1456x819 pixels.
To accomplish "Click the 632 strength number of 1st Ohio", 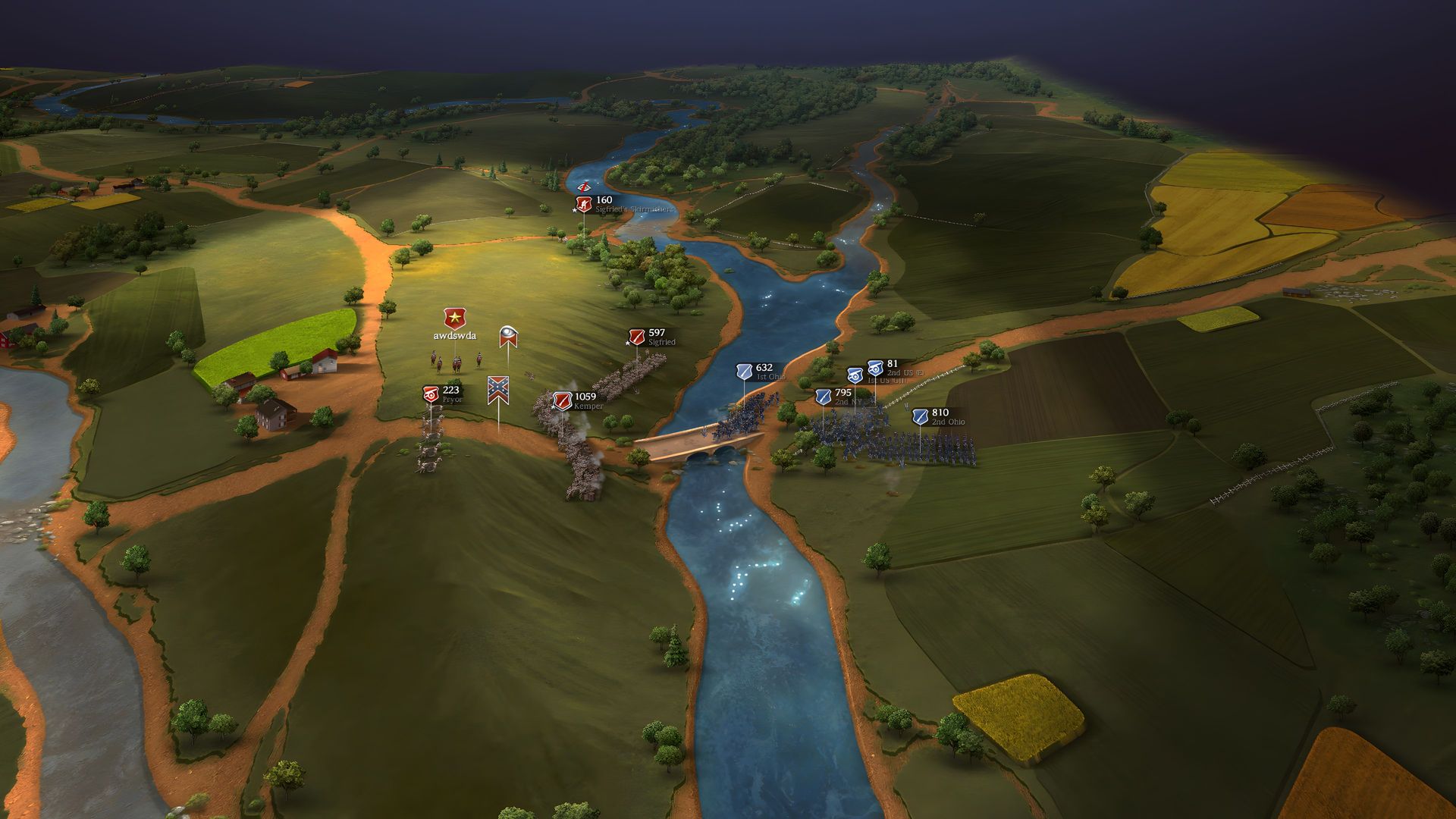I will pos(764,367).
